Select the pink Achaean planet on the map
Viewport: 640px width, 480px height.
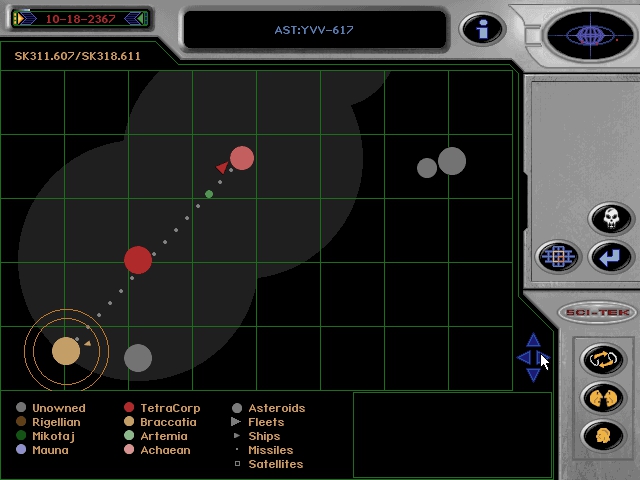pos(242,158)
